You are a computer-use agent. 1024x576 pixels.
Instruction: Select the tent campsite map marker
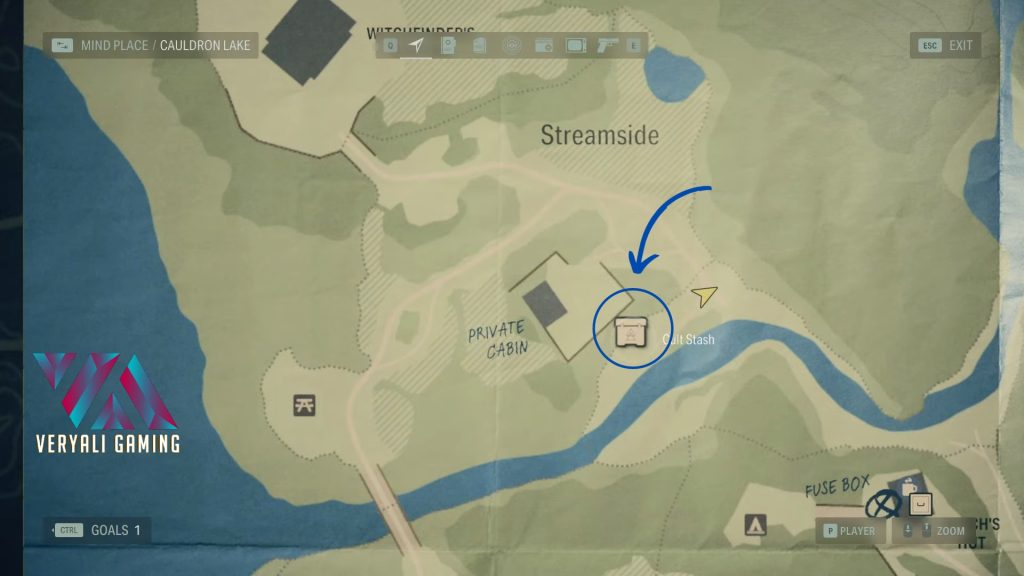coord(755,524)
